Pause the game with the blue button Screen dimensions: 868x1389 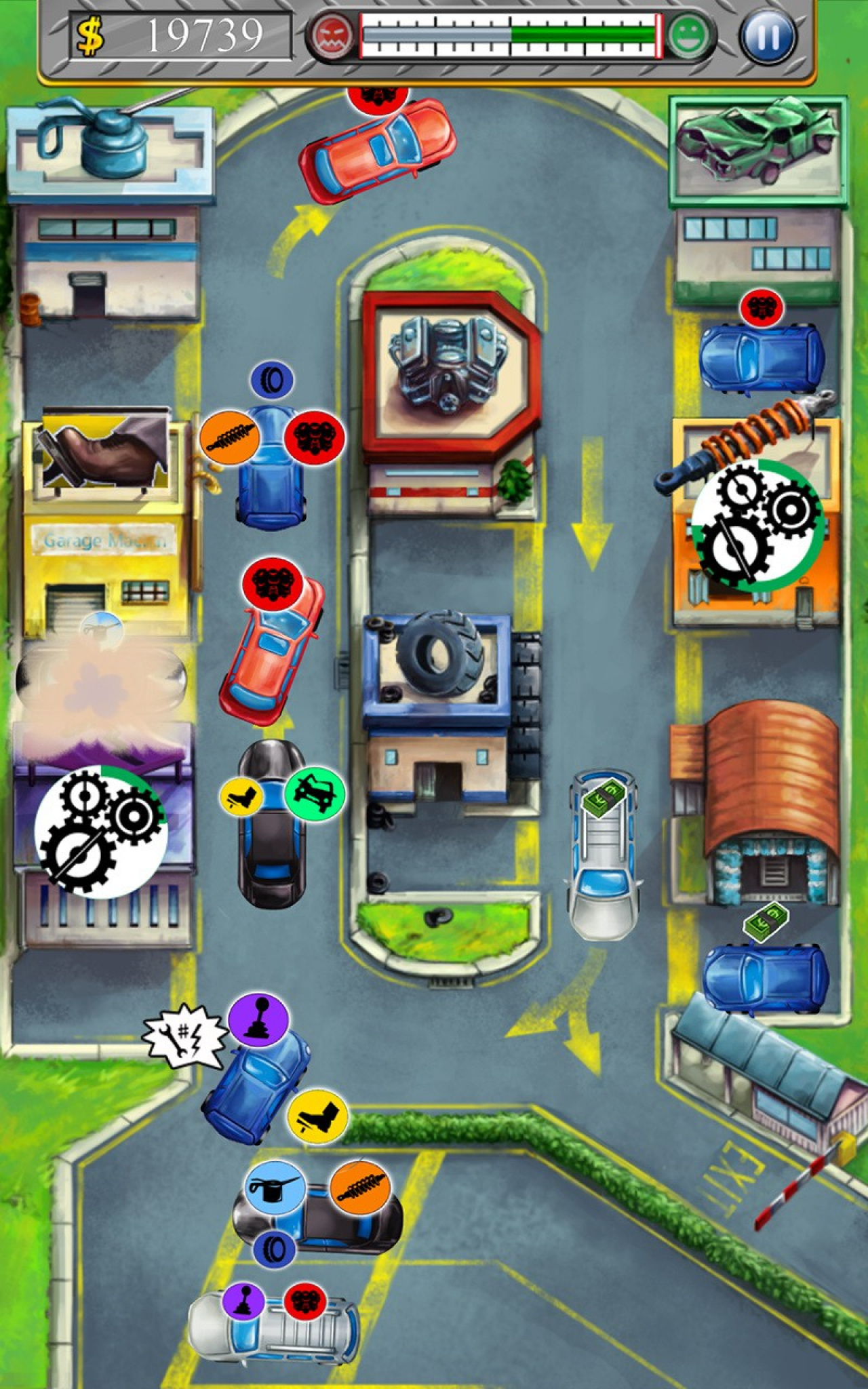(768, 36)
